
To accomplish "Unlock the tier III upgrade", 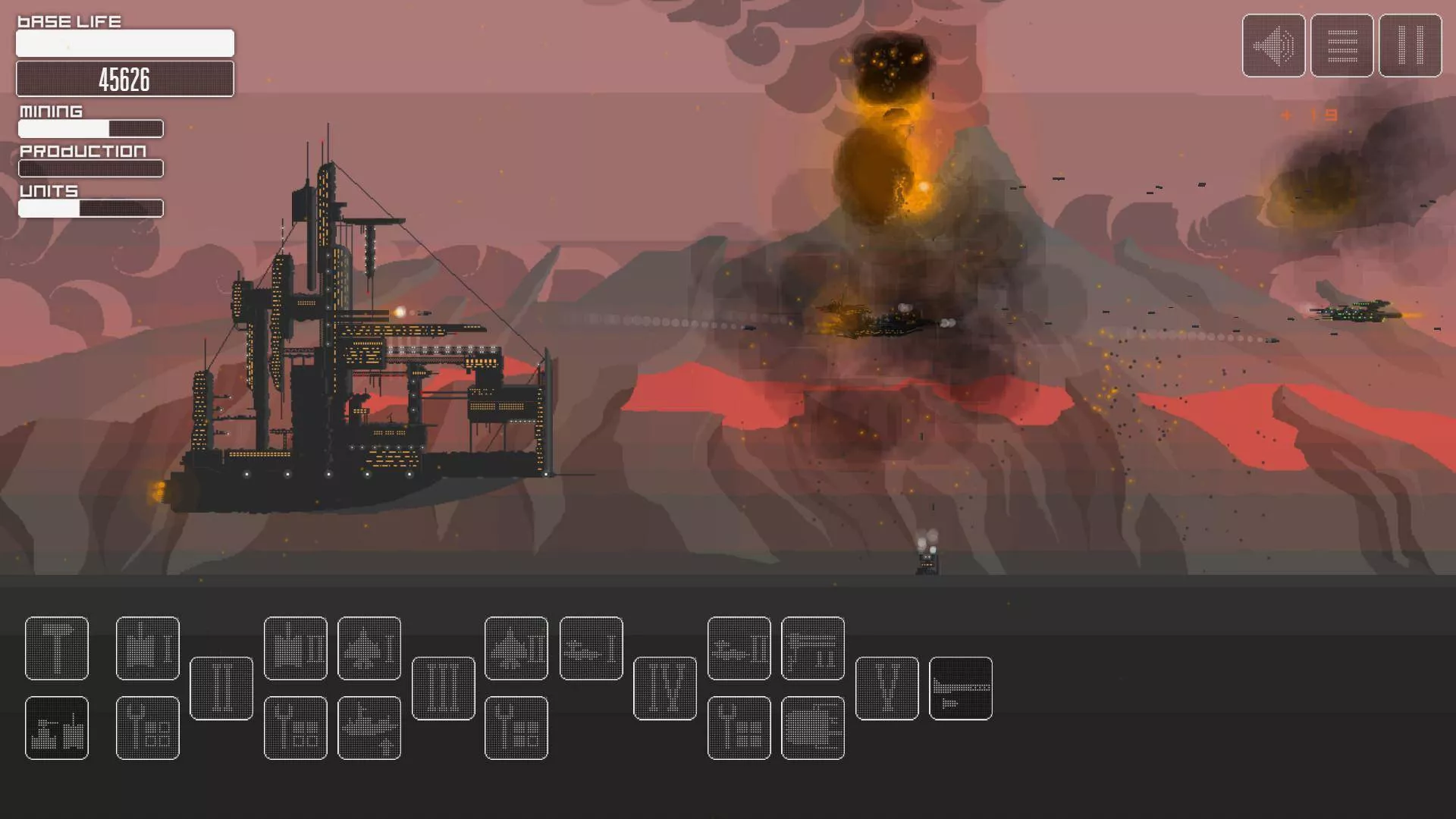I will pyautogui.click(x=444, y=689).
